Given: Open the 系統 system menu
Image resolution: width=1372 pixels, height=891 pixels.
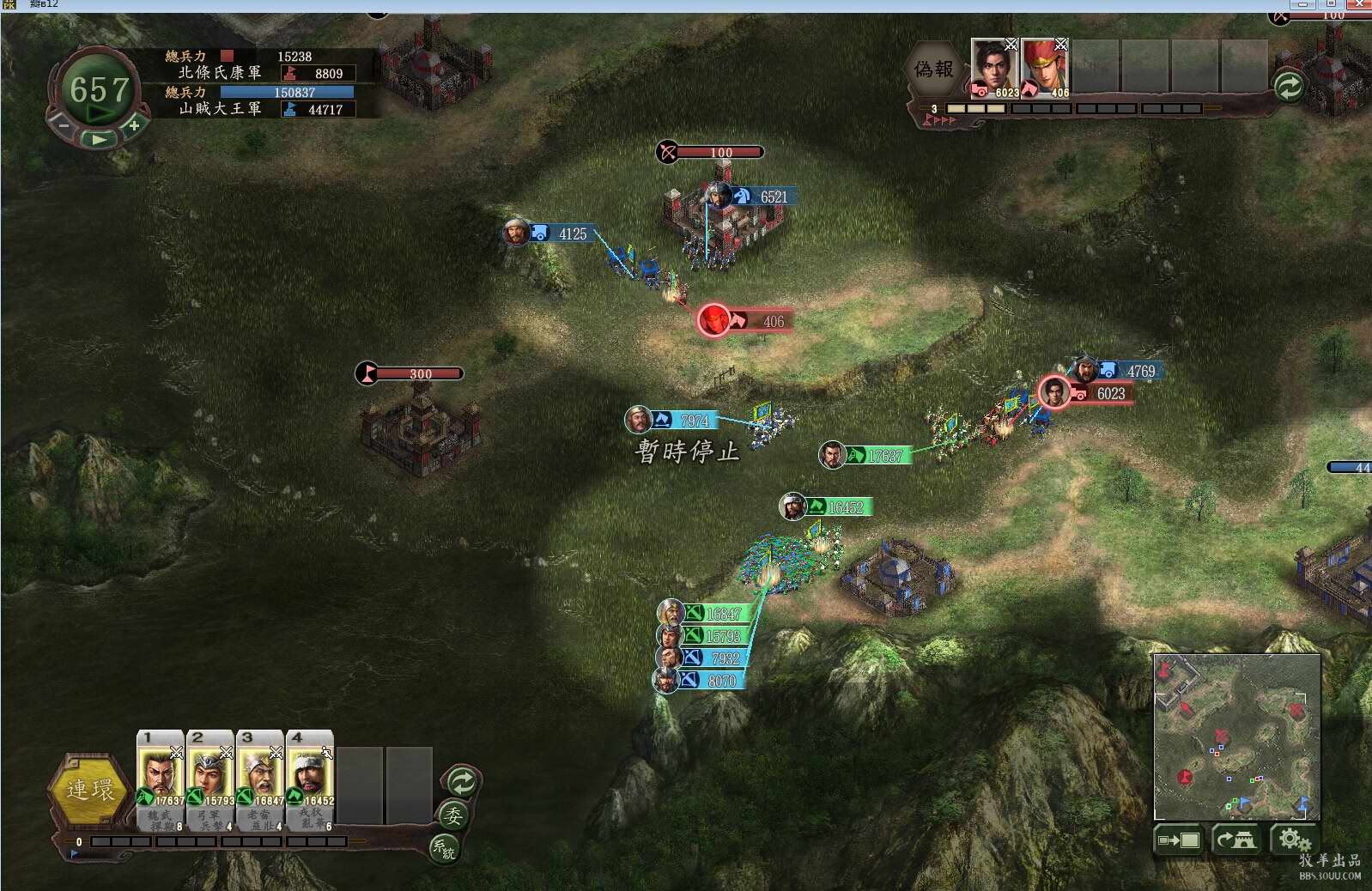Looking at the screenshot, I should (443, 848).
